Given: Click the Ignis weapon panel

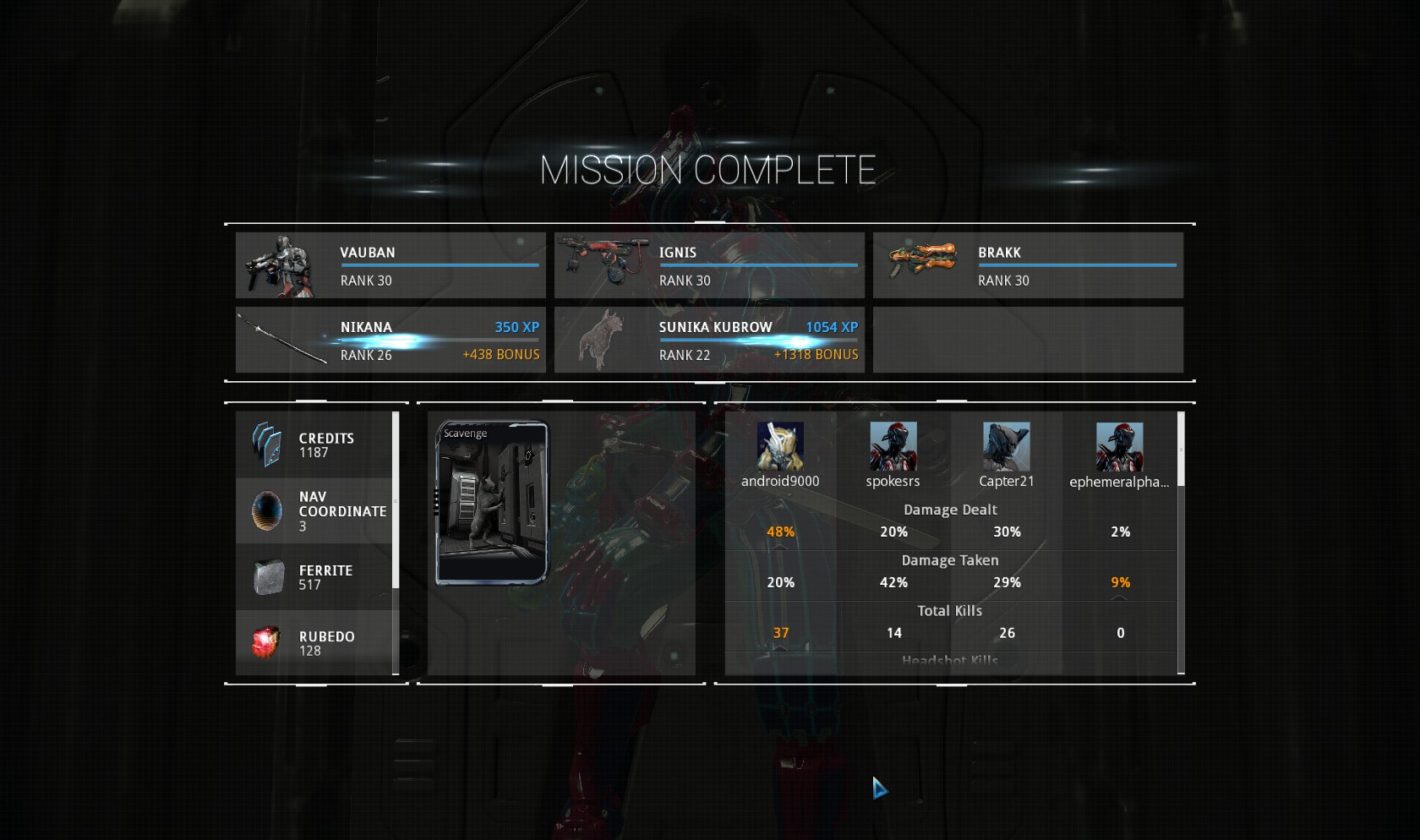Looking at the screenshot, I should pyautogui.click(x=708, y=265).
